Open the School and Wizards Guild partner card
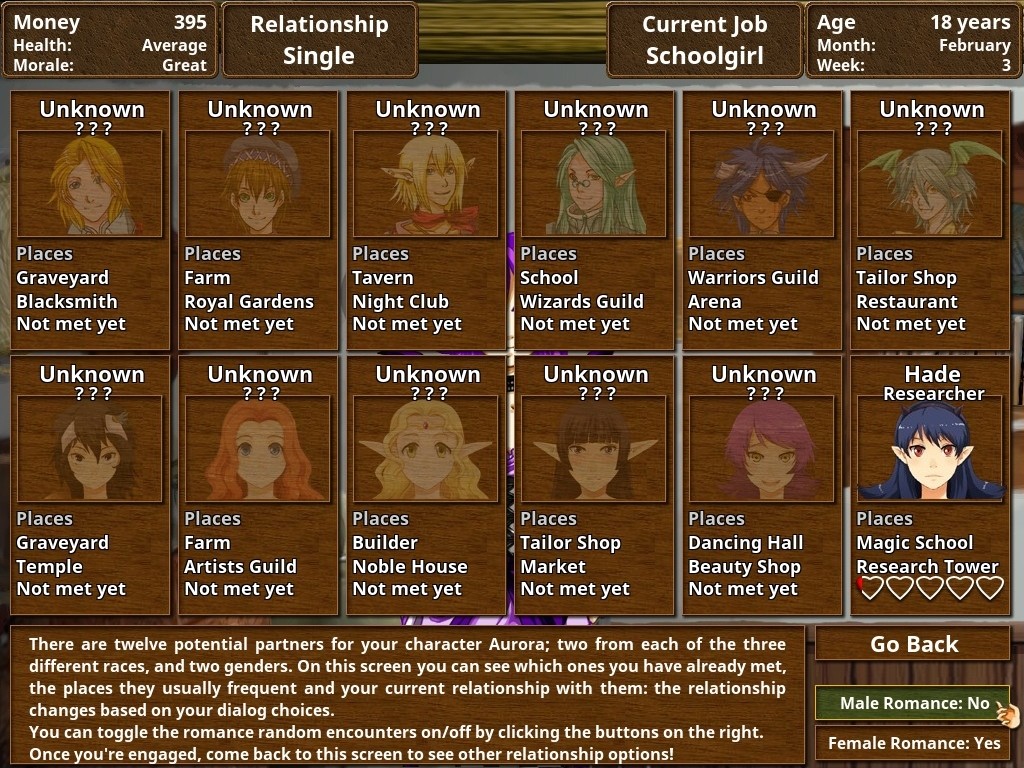The image size is (1024, 768). coord(594,185)
